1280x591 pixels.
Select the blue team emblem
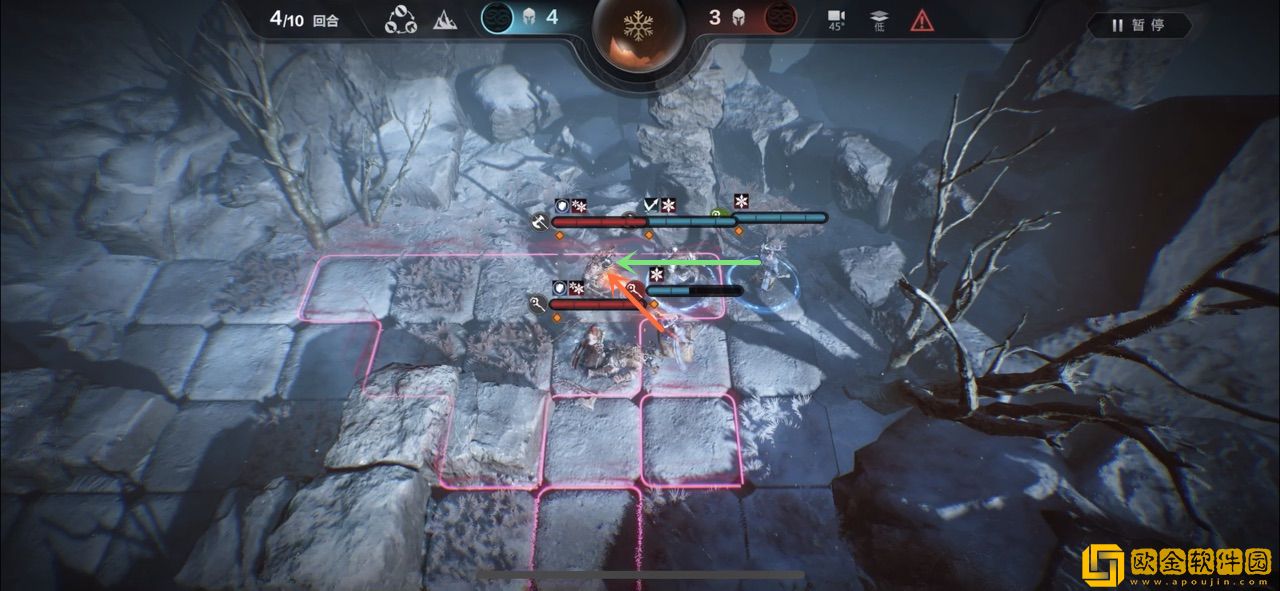[x=496, y=18]
